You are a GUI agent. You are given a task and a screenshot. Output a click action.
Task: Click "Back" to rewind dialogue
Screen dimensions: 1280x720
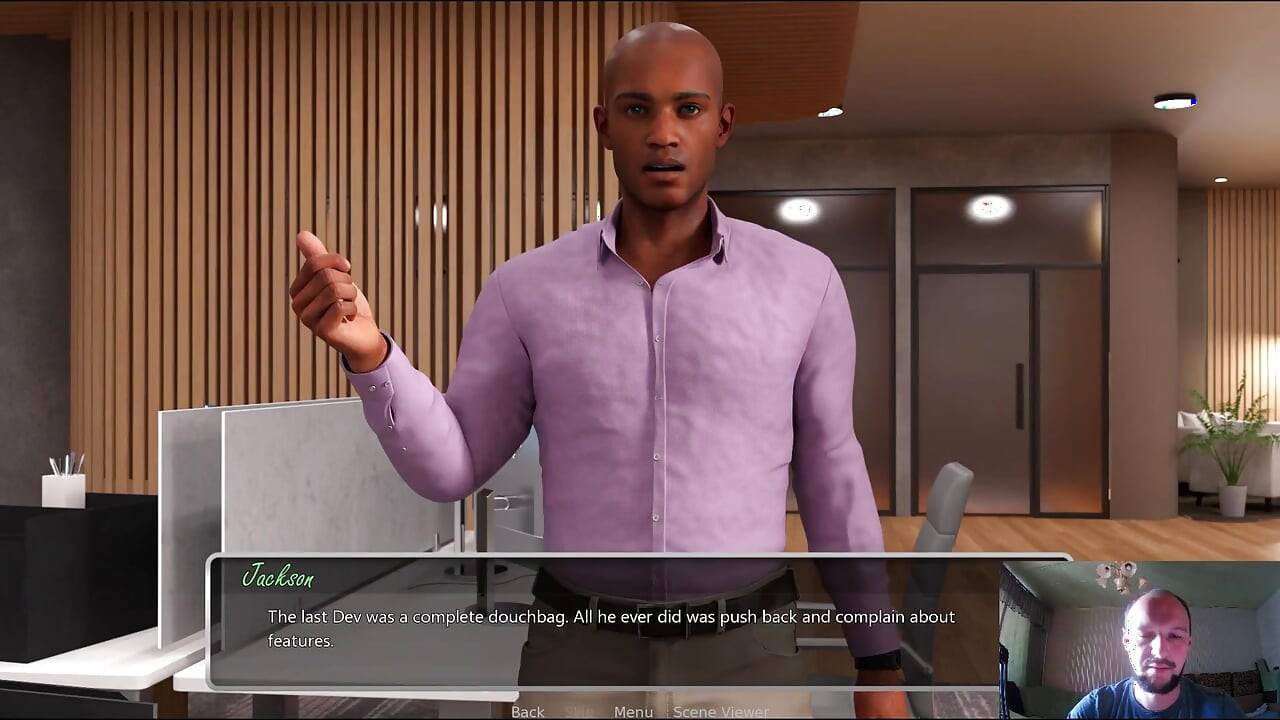click(526, 711)
